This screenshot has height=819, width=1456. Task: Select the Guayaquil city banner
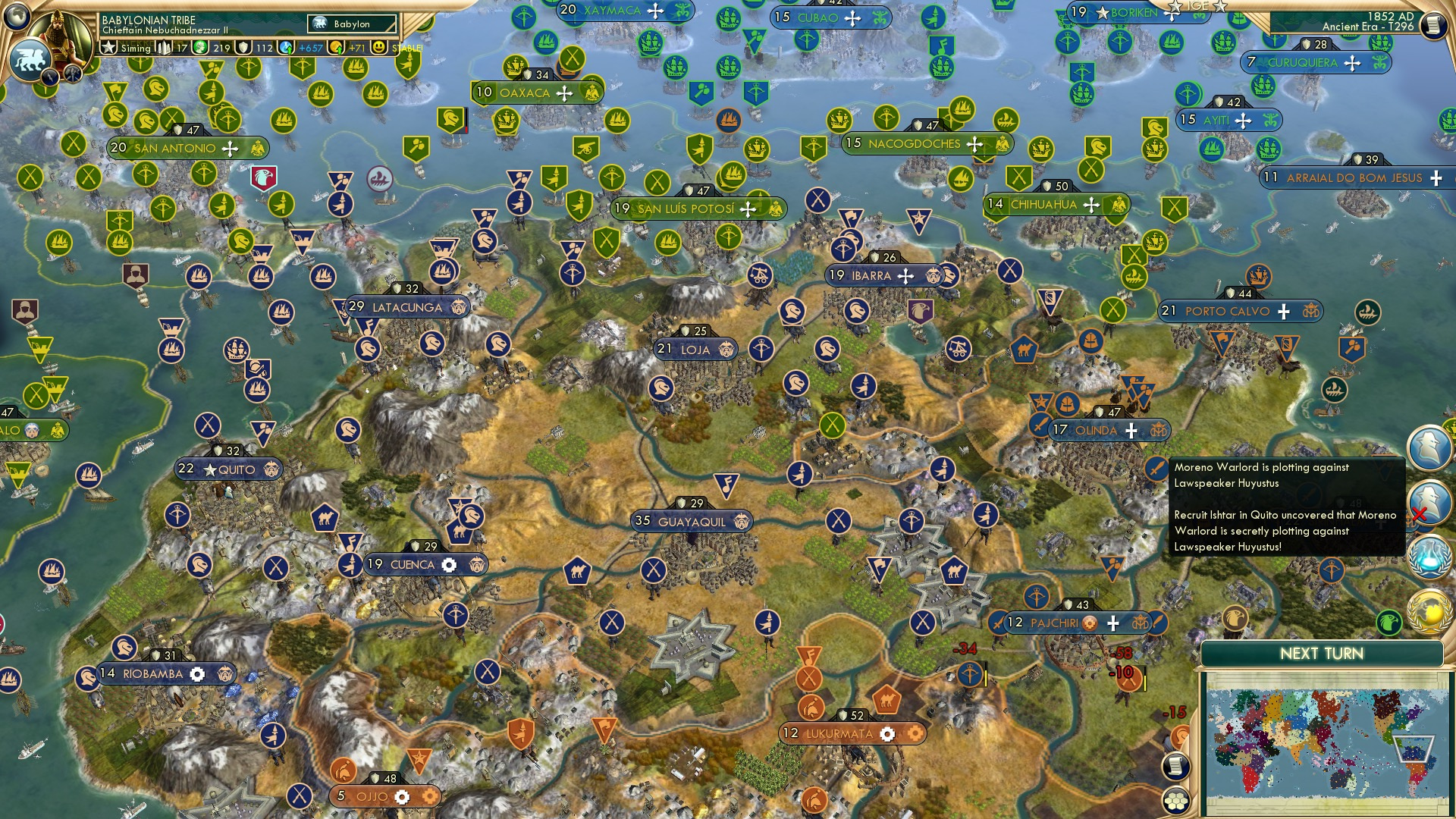[692, 522]
